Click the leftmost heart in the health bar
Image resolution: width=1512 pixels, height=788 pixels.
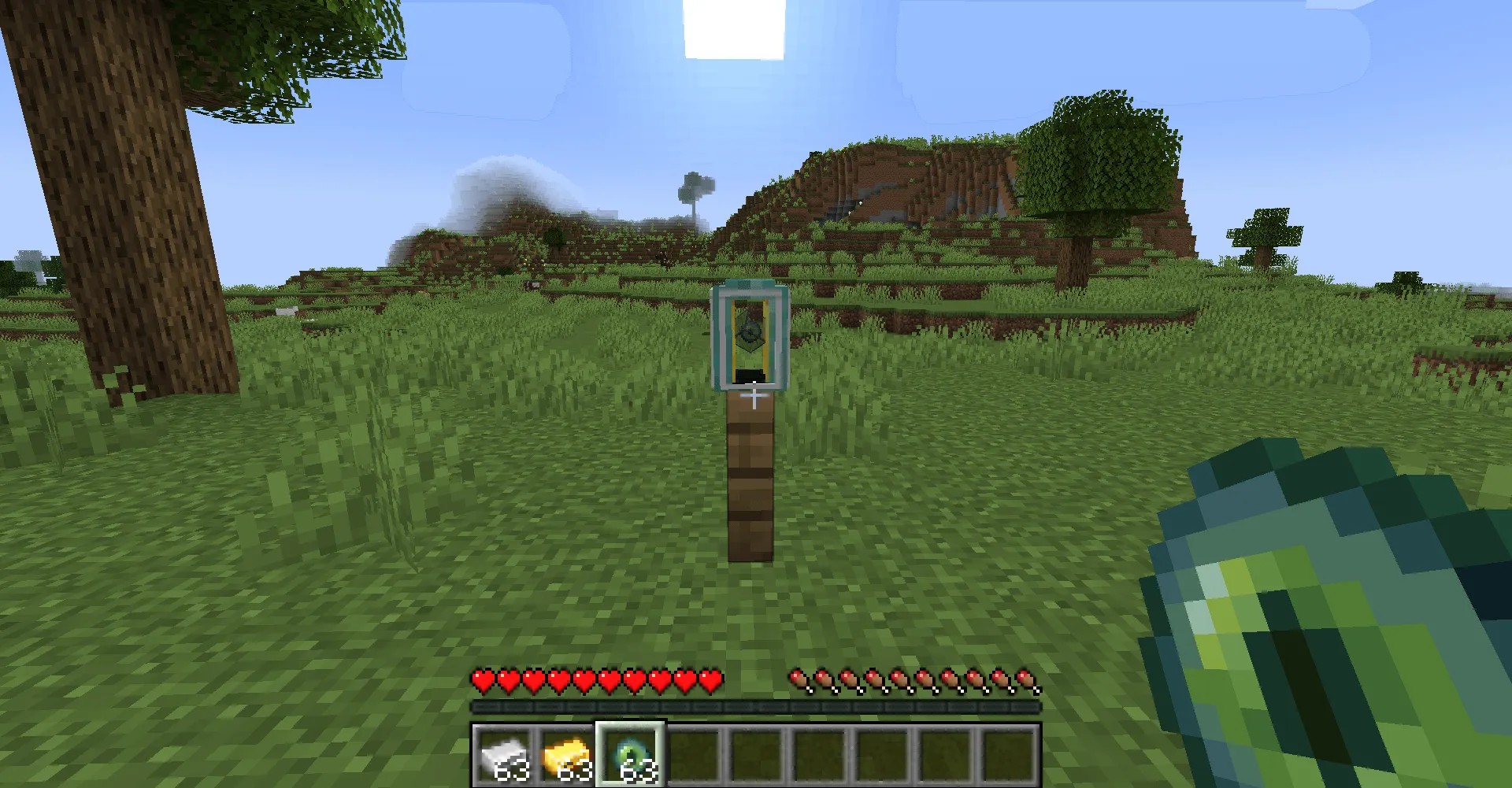pyautogui.click(x=481, y=680)
